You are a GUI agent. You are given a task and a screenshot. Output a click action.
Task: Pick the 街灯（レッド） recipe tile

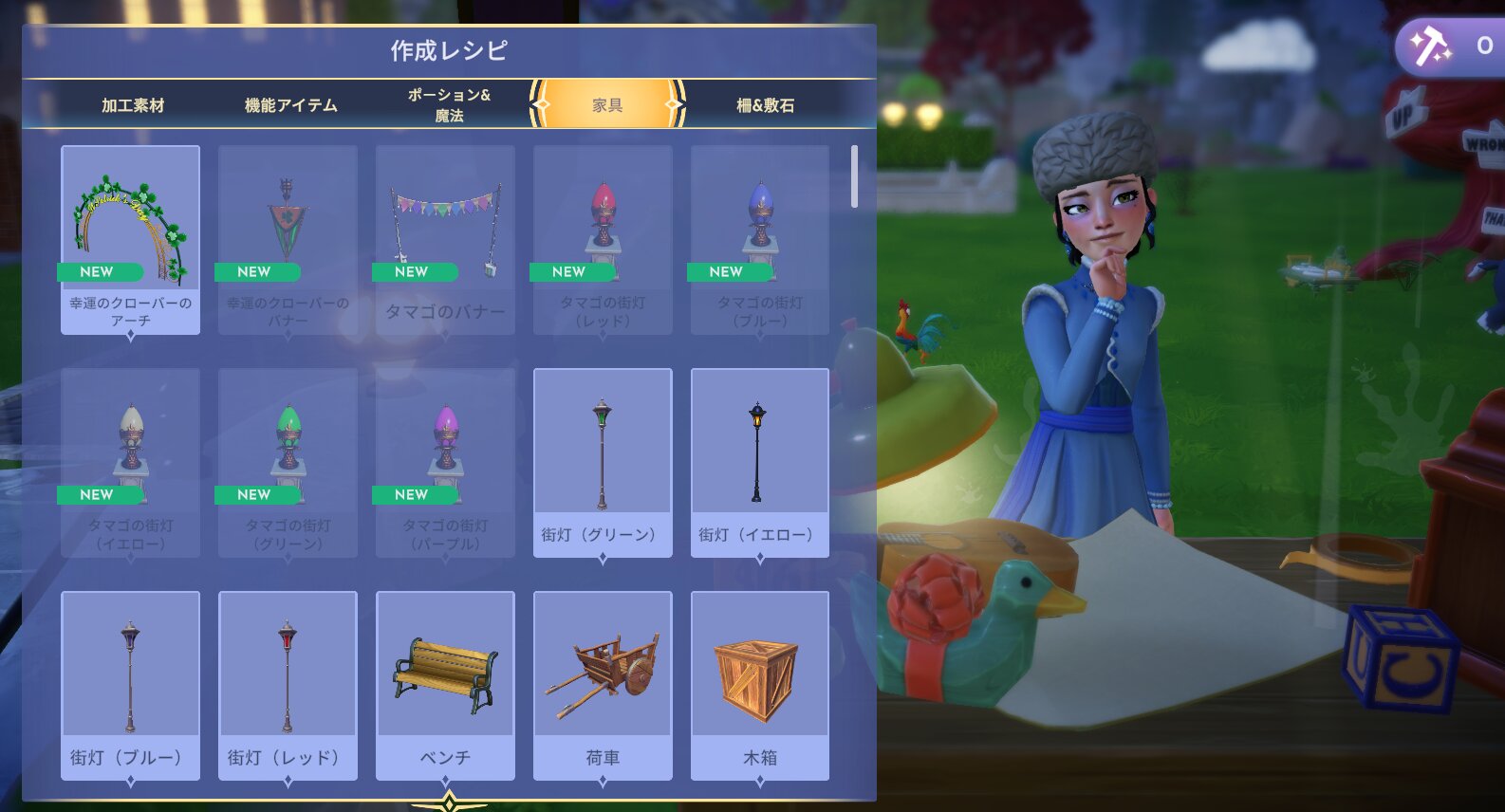288,685
